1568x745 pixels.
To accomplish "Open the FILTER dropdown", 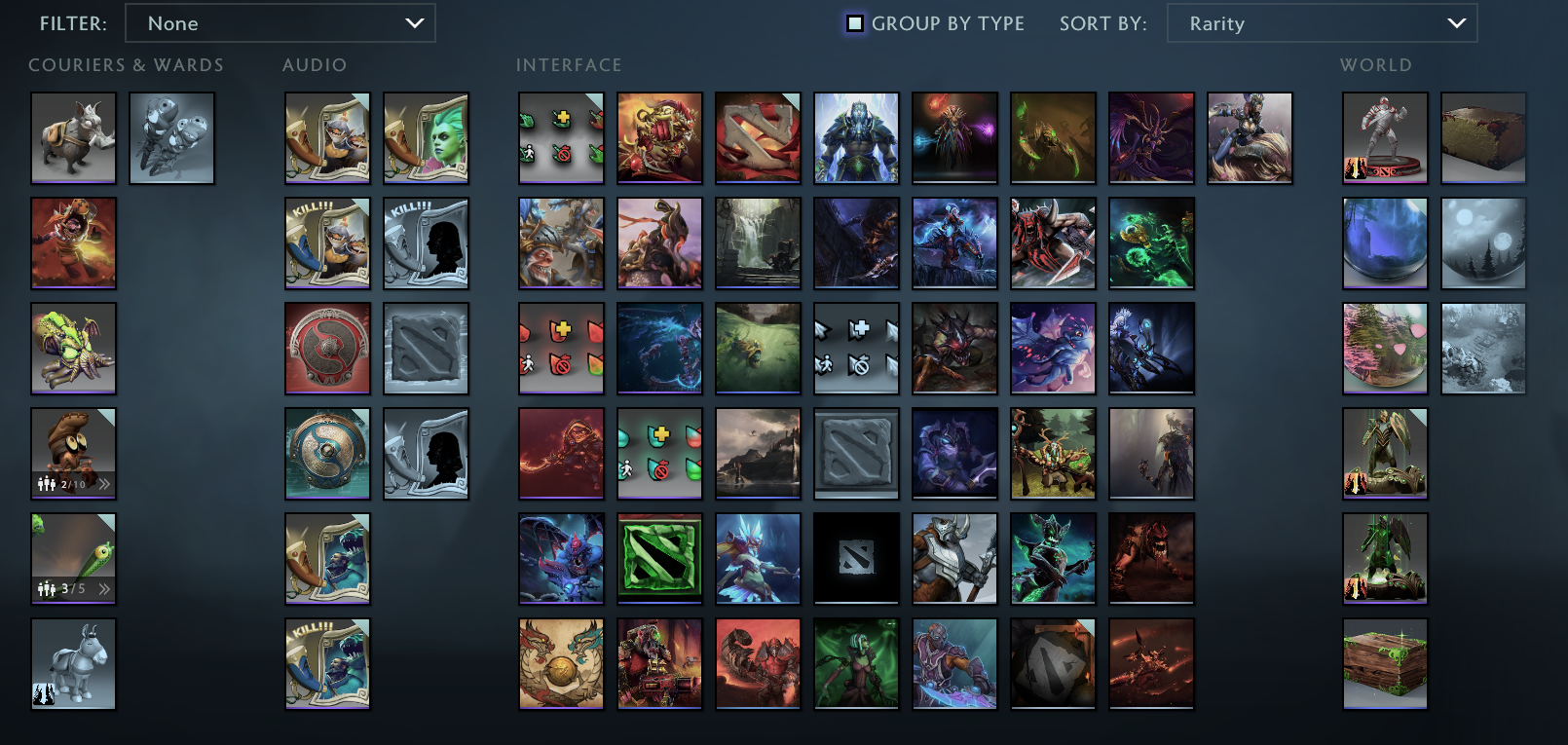I will point(280,22).
